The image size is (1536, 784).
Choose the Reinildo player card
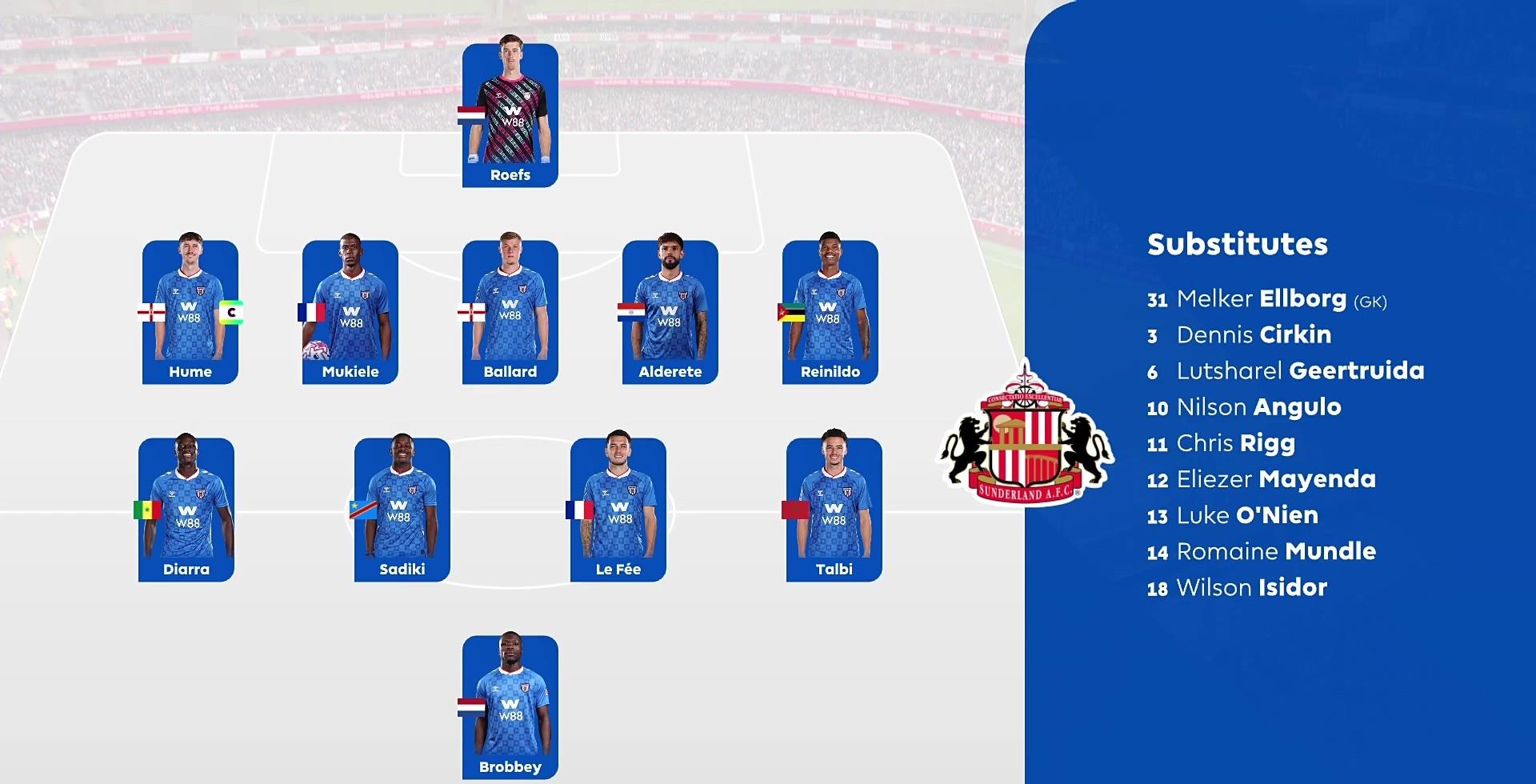830,312
